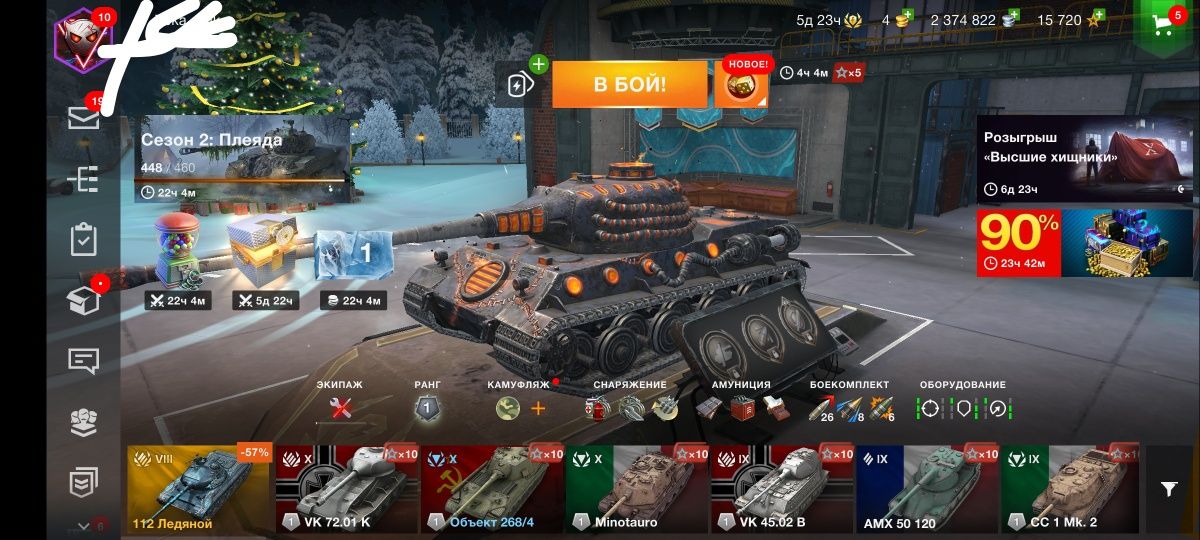The width and height of the screenshot is (1200, 540).
Task: Choose the VK 72.01 K tank
Action: tap(346, 490)
